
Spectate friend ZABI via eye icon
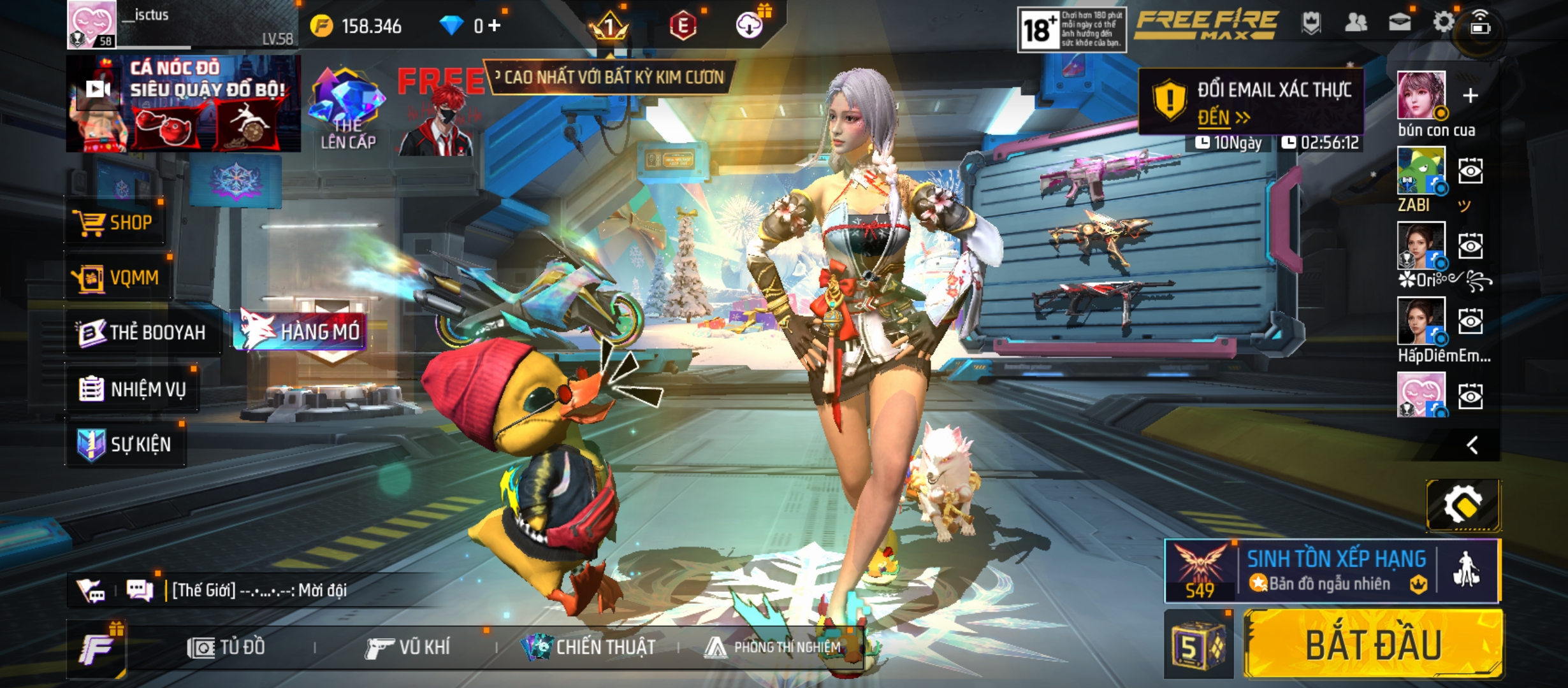click(1470, 171)
